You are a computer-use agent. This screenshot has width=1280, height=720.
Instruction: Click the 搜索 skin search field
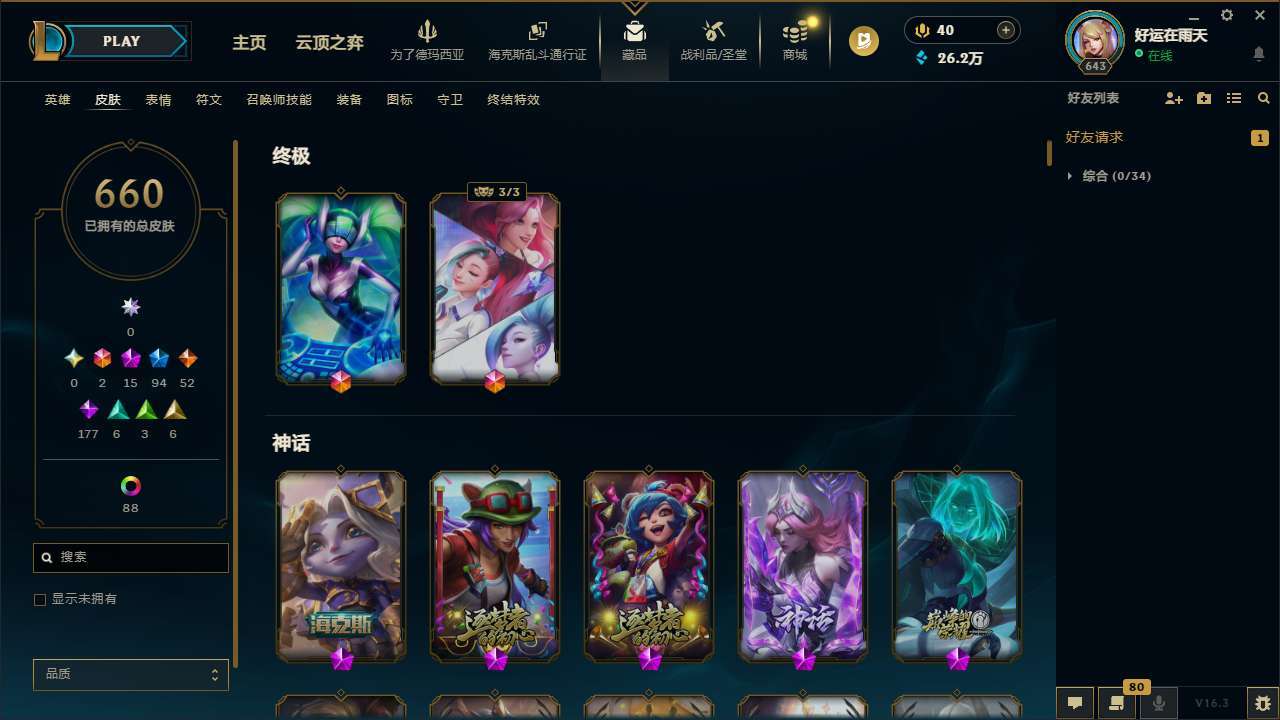[x=130, y=557]
